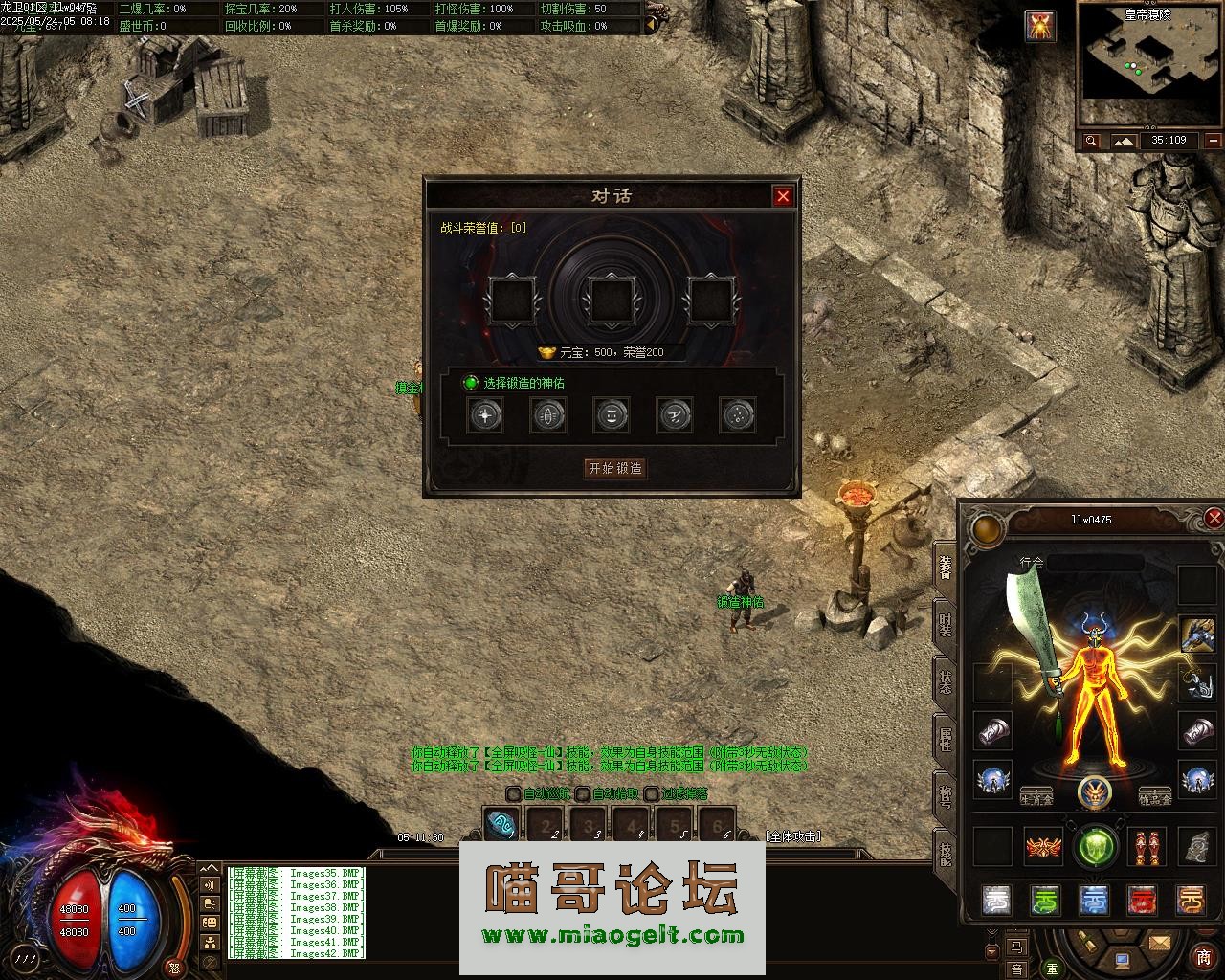
Task: Switch to the 时装 costume tab
Action: (946, 624)
